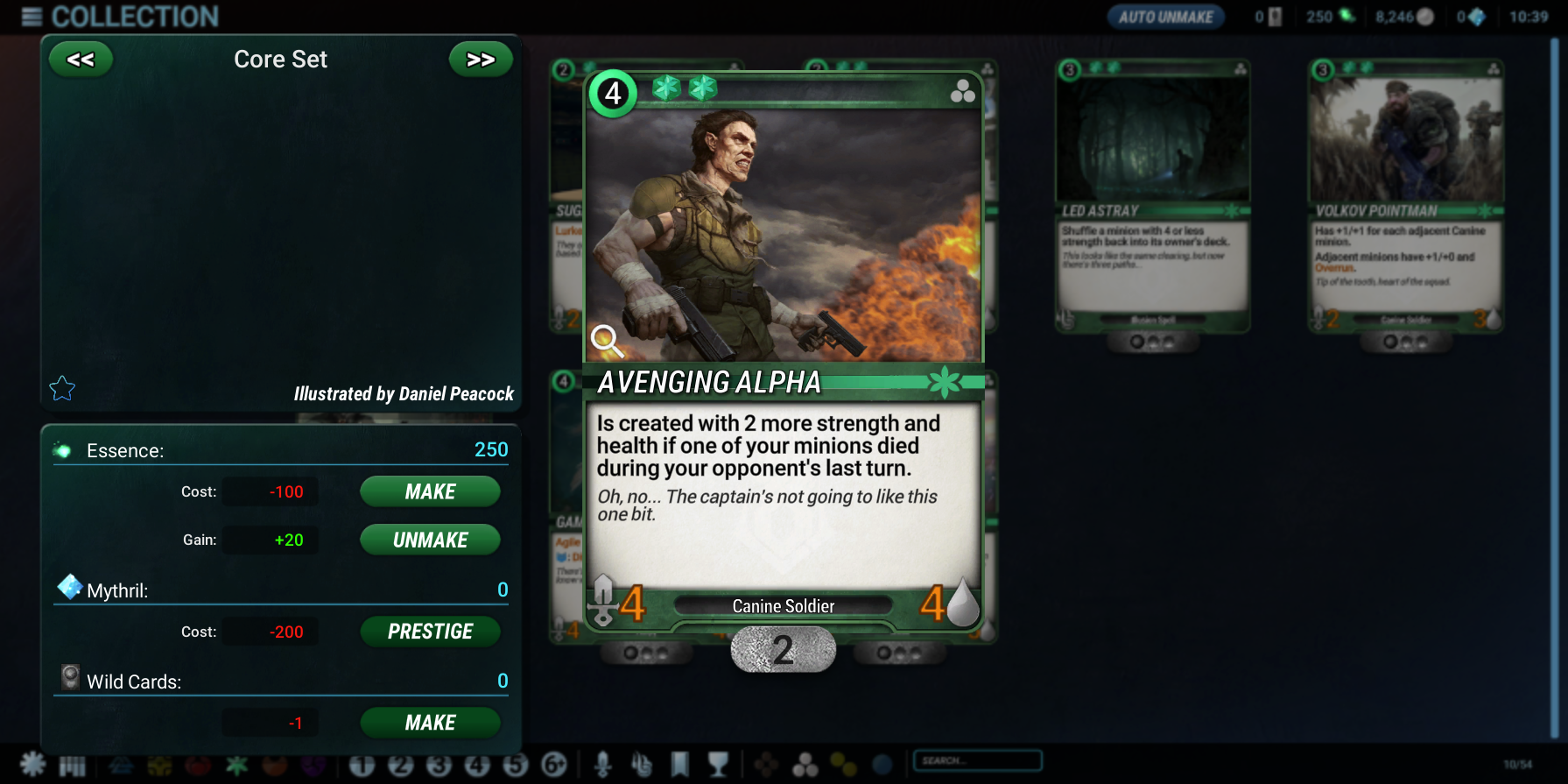Prestige the card with mythril

tap(430, 632)
